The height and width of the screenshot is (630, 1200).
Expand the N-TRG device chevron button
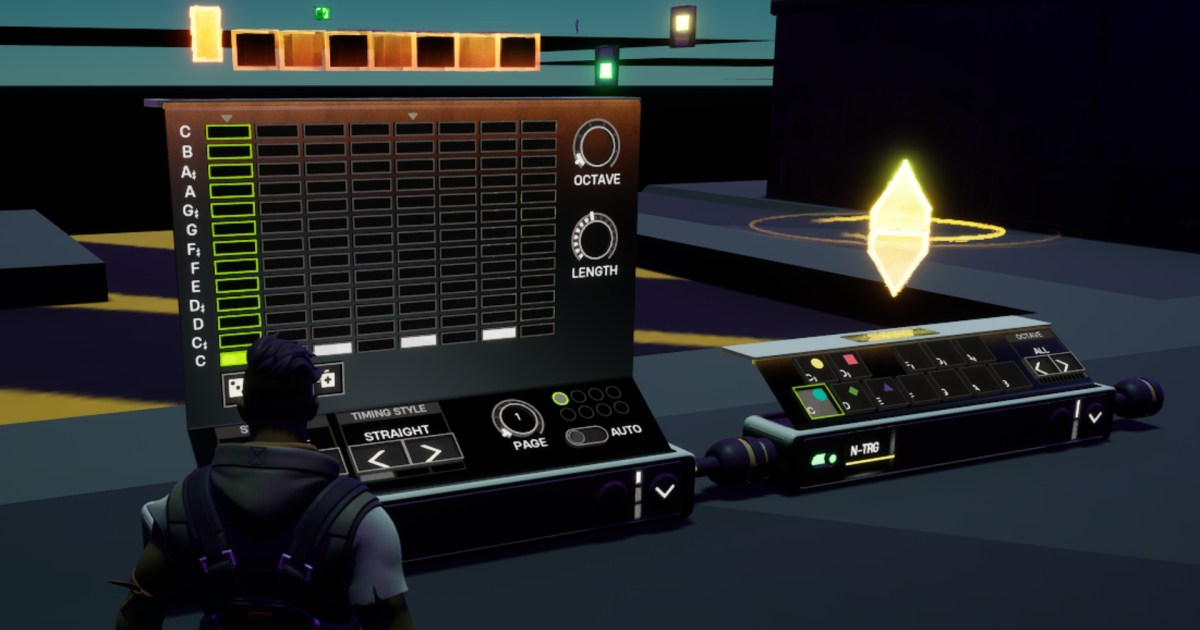pos(1094,417)
